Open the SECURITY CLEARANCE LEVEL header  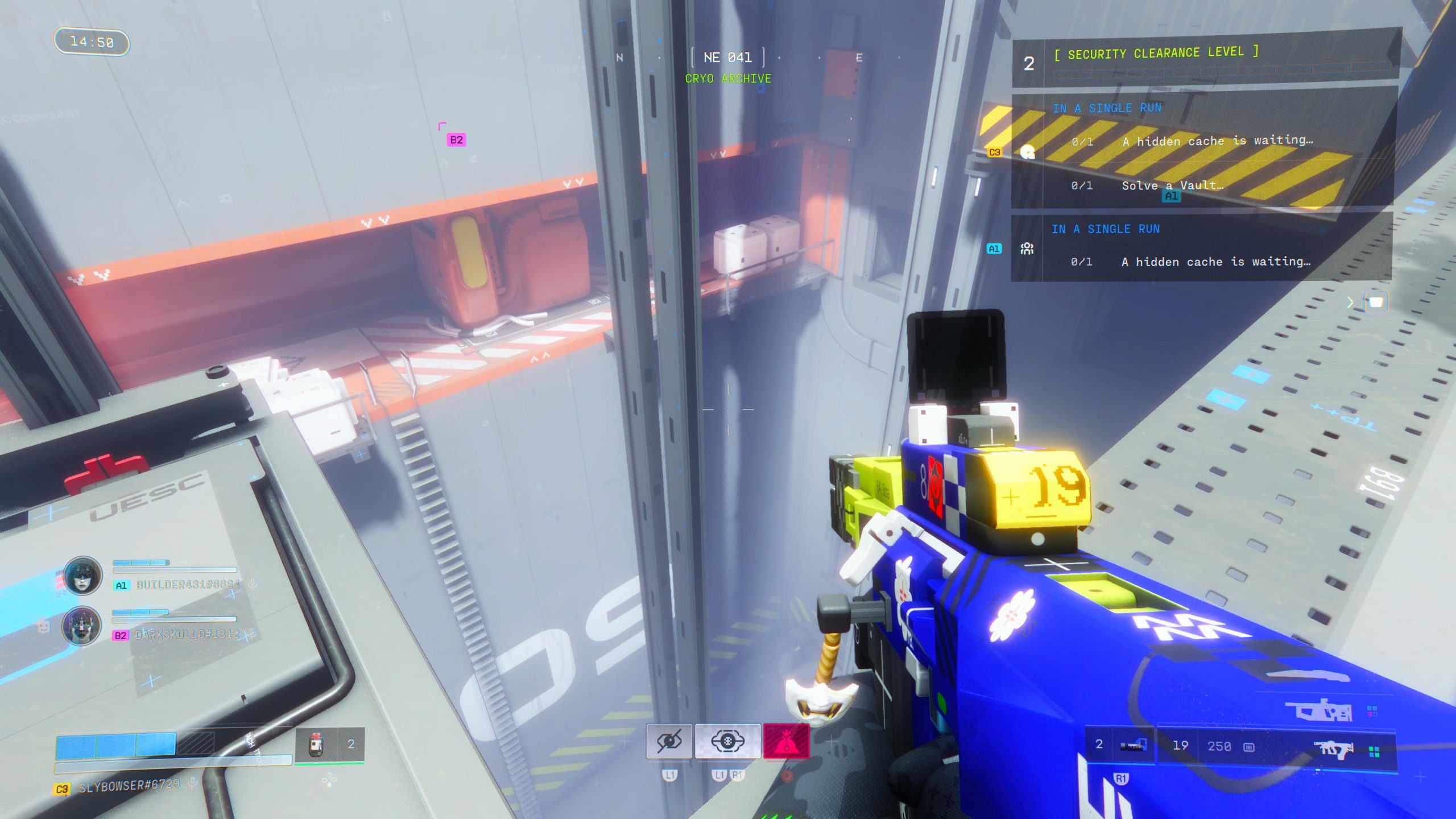[1155, 52]
